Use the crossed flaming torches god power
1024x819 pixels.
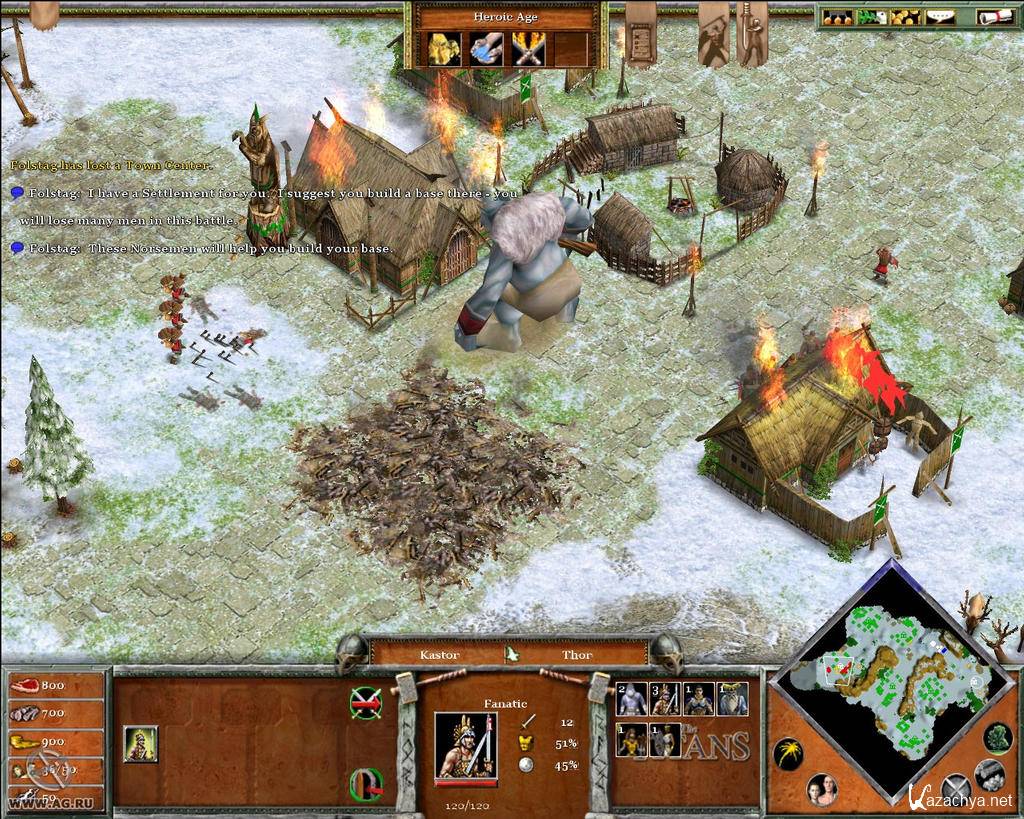click(528, 48)
